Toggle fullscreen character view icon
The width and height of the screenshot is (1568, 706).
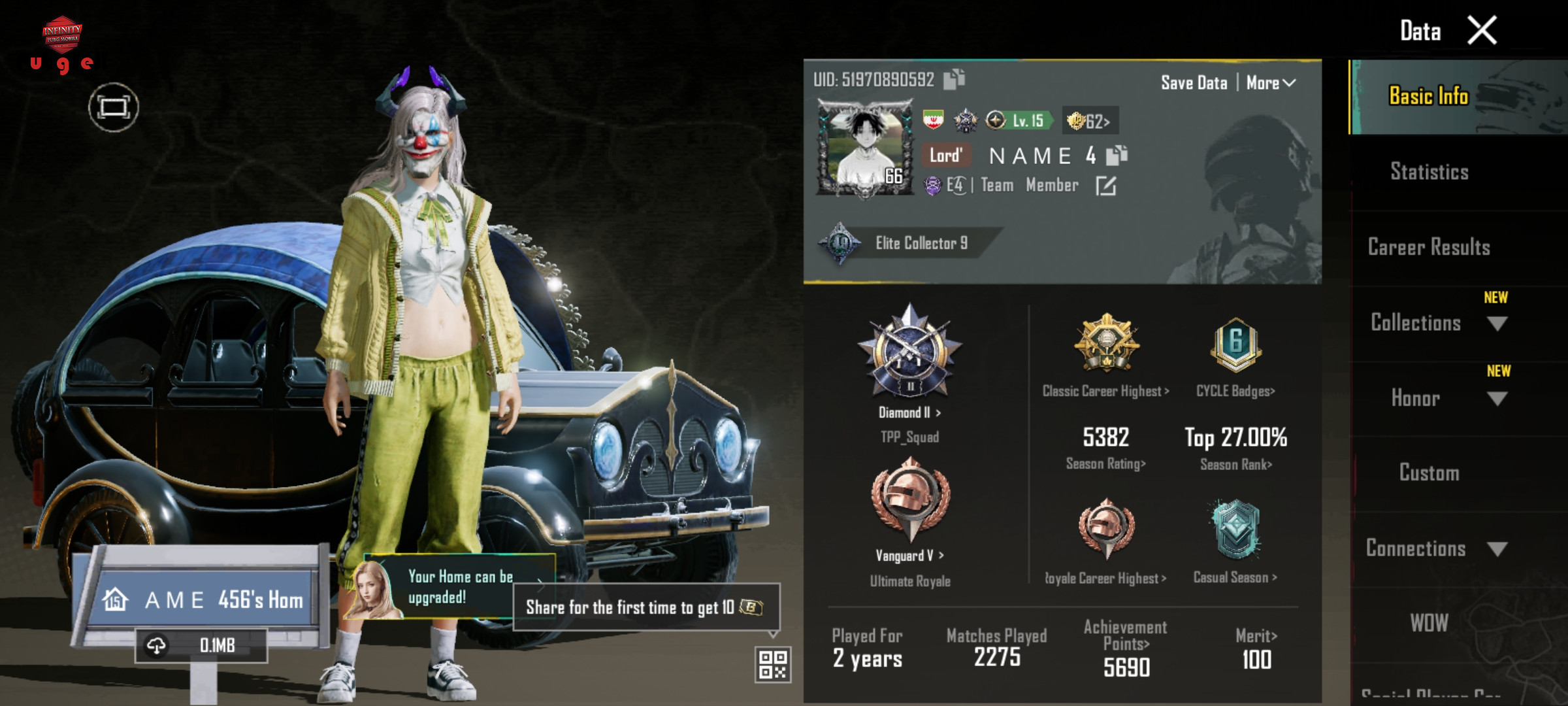coord(114,107)
